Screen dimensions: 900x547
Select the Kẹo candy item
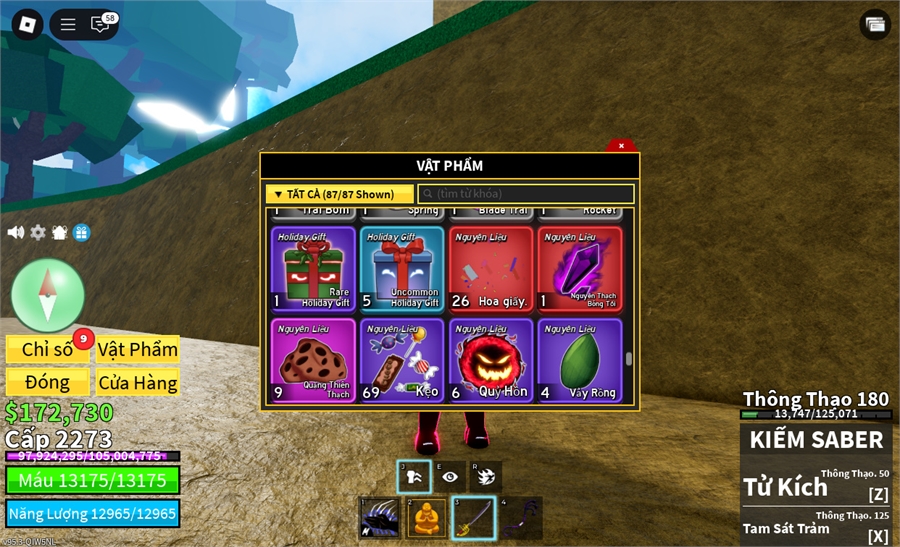tap(402, 360)
